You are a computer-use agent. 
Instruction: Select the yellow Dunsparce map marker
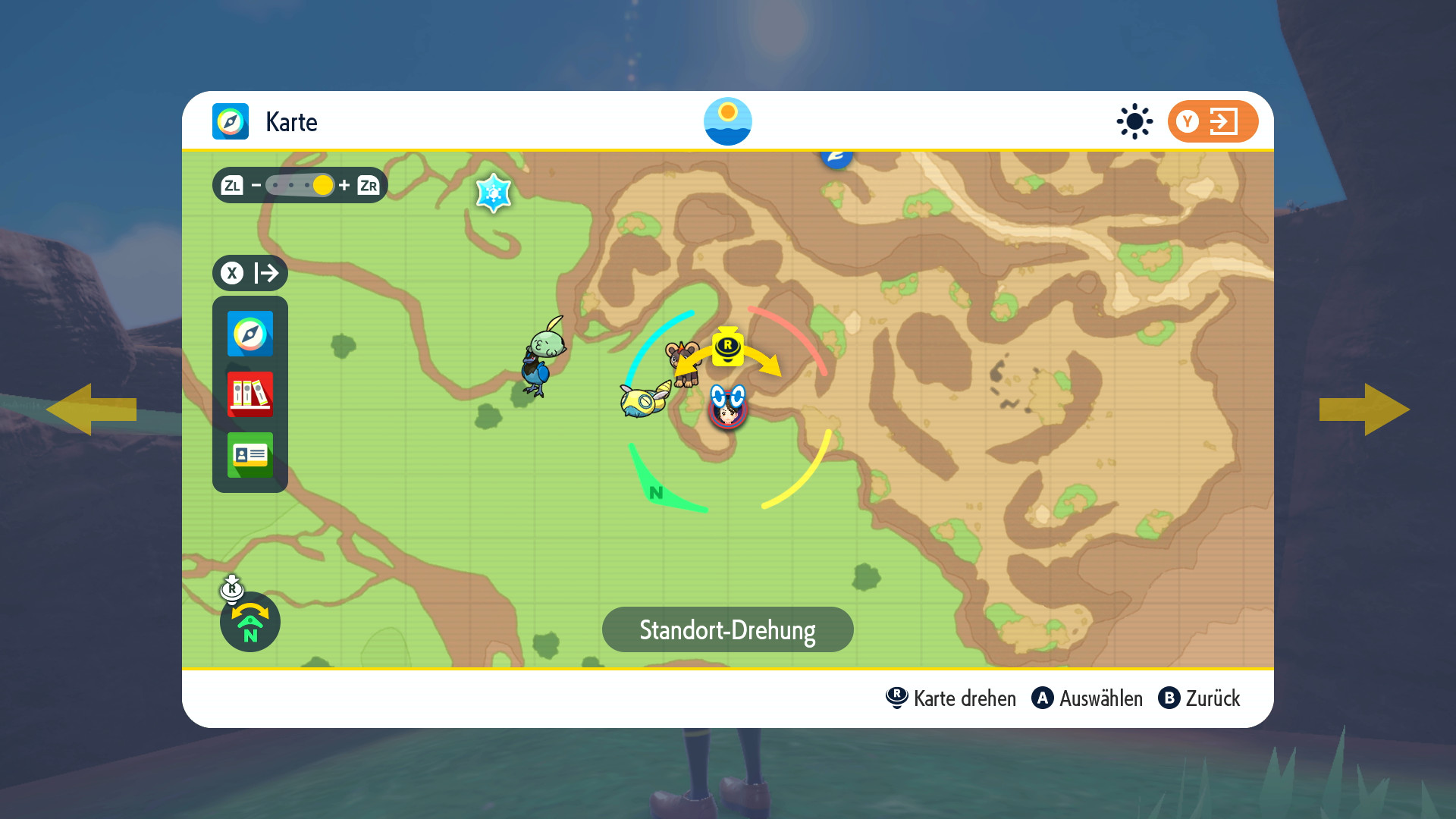(645, 400)
